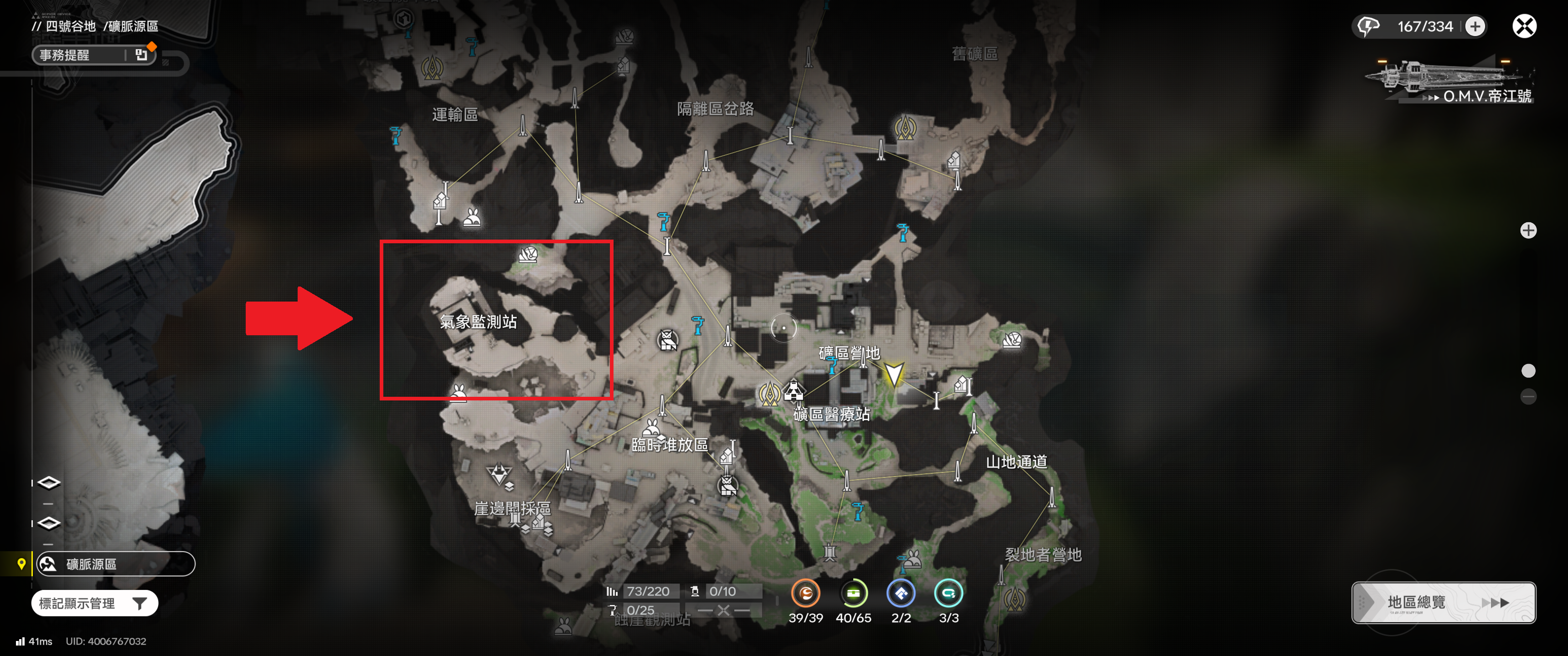Click the 氣象監測站 map label
This screenshot has width=1568, height=656.
coord(478,321)
